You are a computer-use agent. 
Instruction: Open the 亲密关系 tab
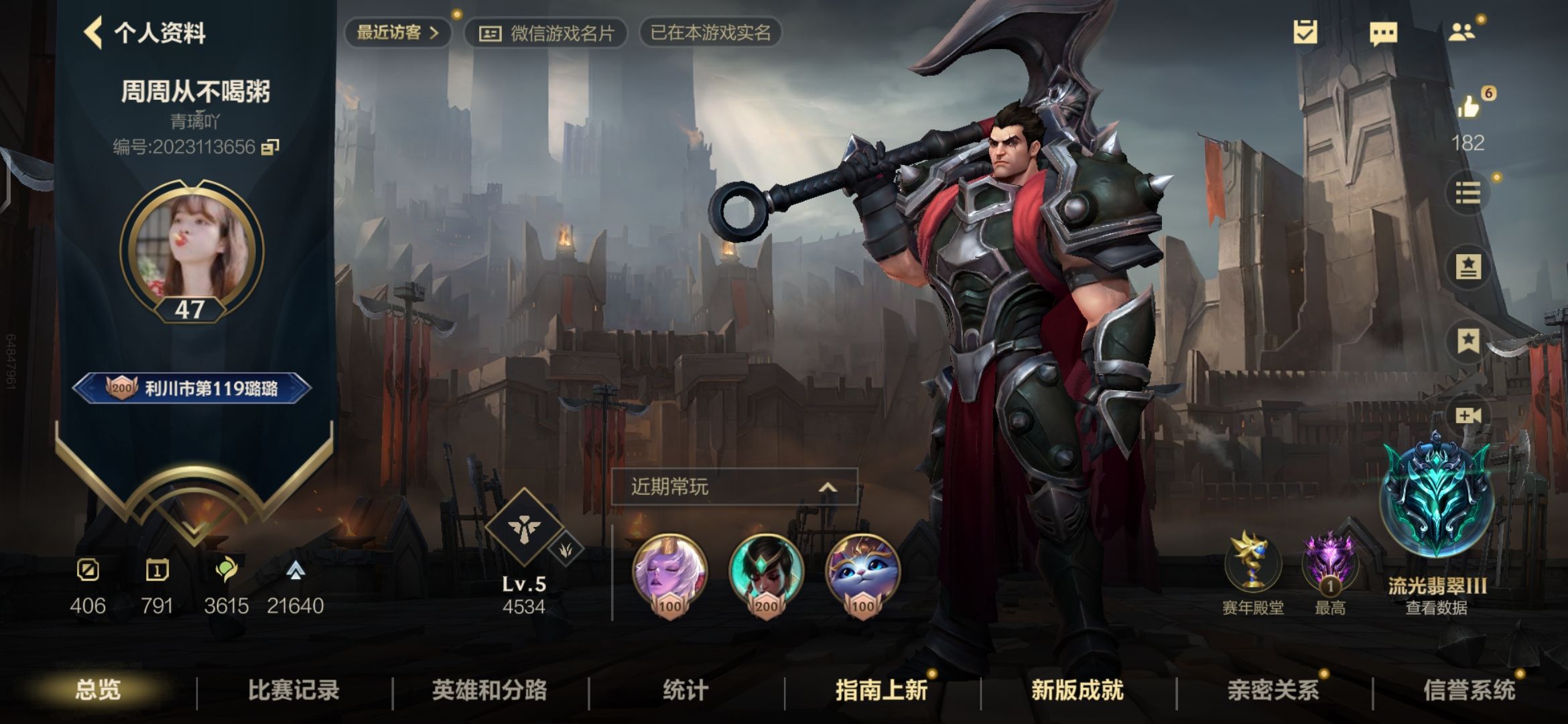coord(1272,690)
